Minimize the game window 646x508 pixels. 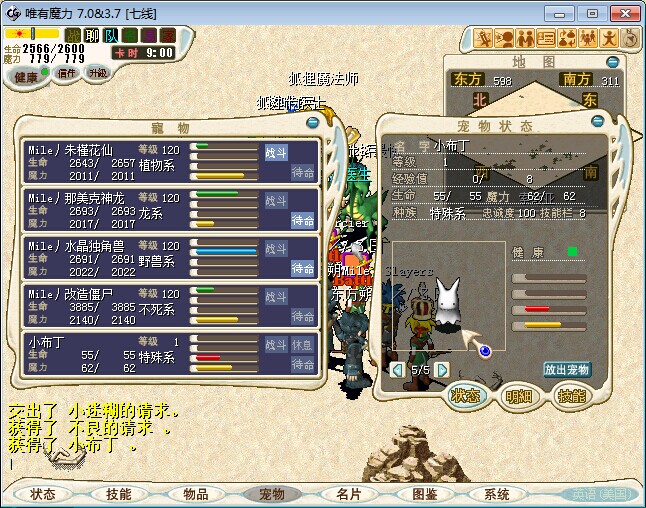coord(565,13)
